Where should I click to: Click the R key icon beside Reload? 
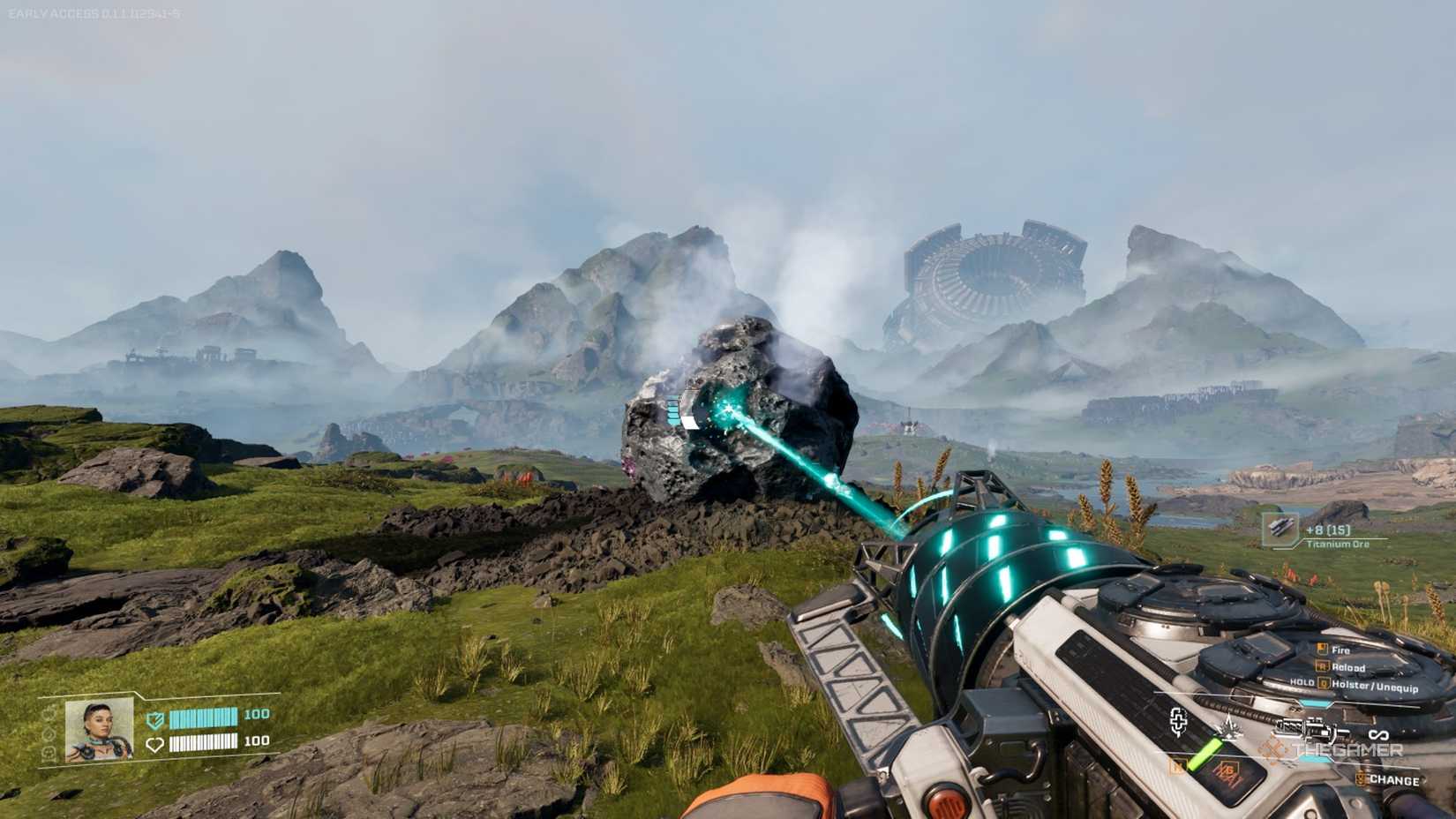(x=1323, y=666)
